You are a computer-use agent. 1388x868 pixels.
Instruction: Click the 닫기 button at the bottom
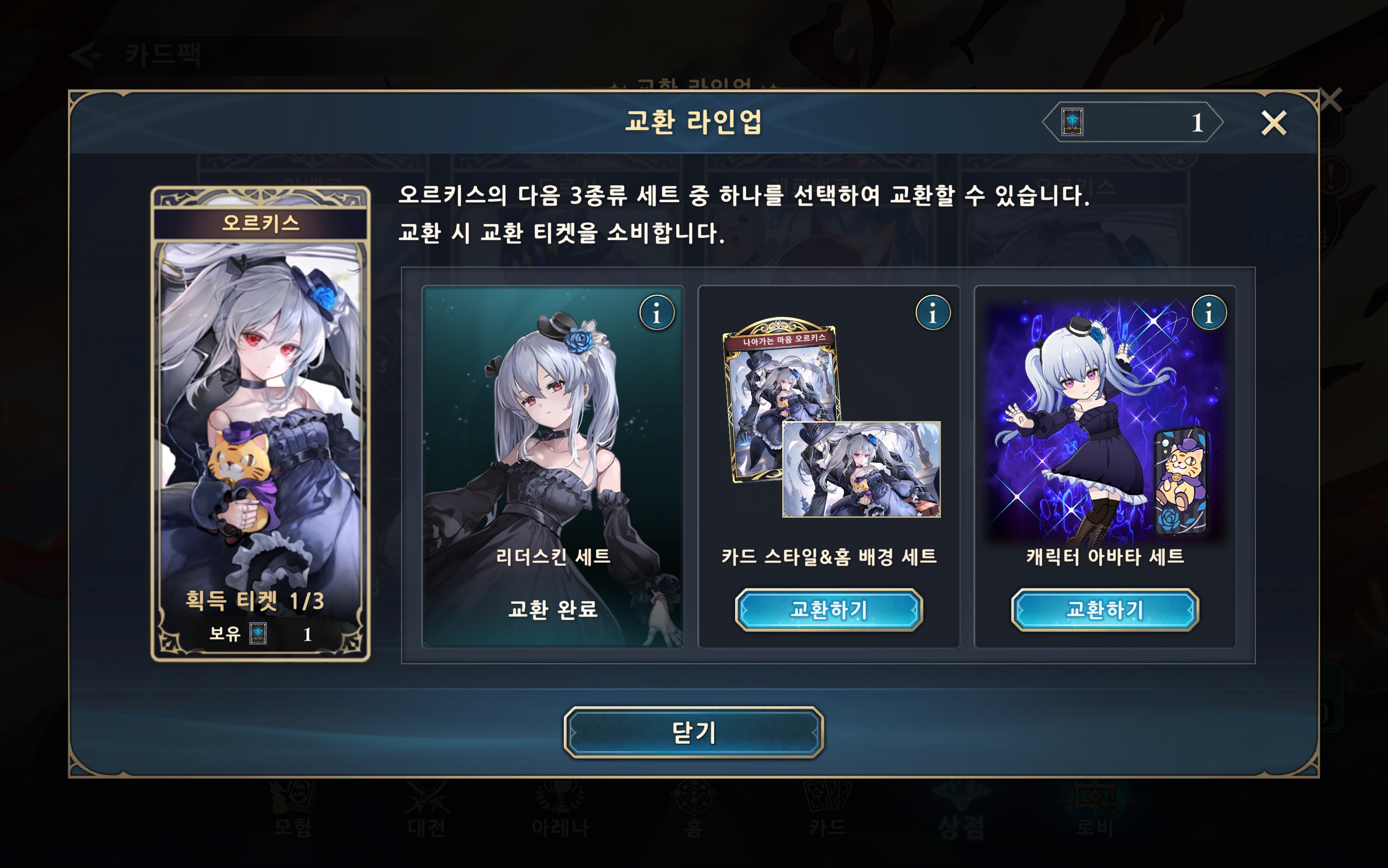[x=693, y=732]
